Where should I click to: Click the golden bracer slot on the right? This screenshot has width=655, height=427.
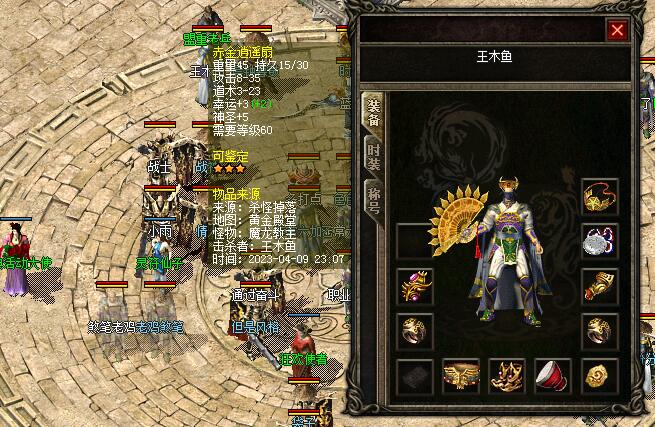click(600, 286)
